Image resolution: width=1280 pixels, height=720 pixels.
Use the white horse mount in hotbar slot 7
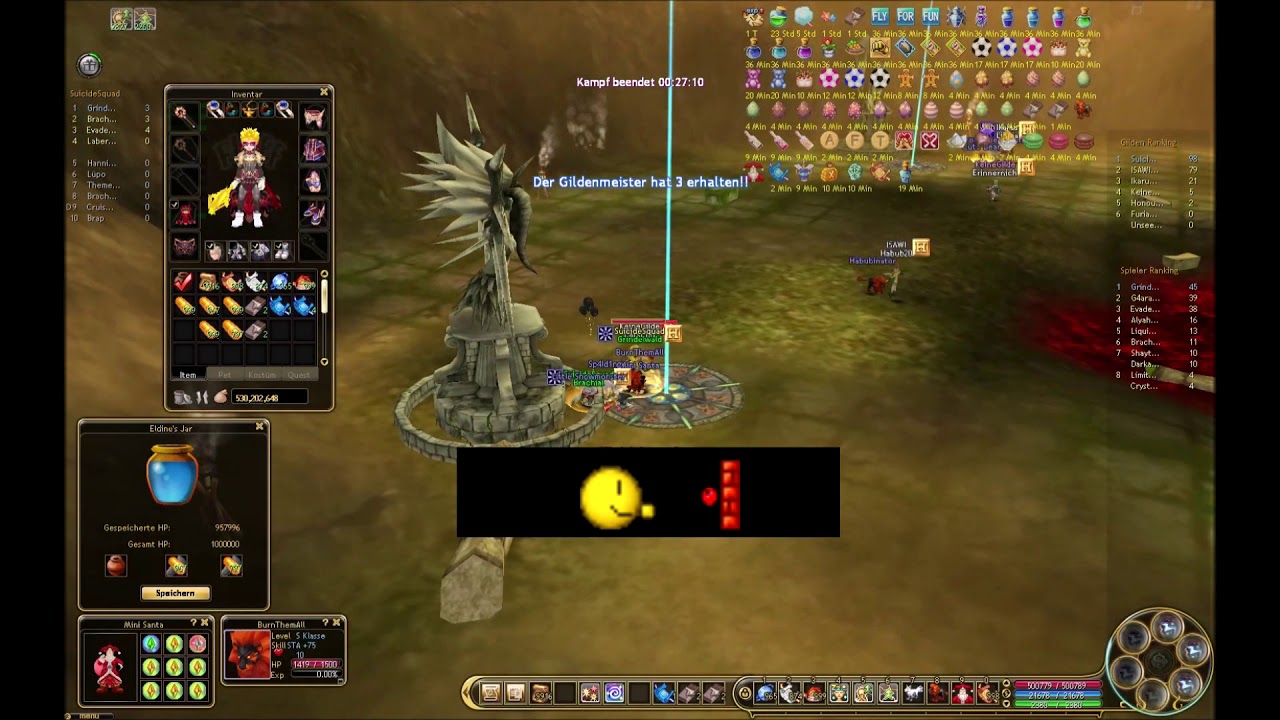(913, 693)
